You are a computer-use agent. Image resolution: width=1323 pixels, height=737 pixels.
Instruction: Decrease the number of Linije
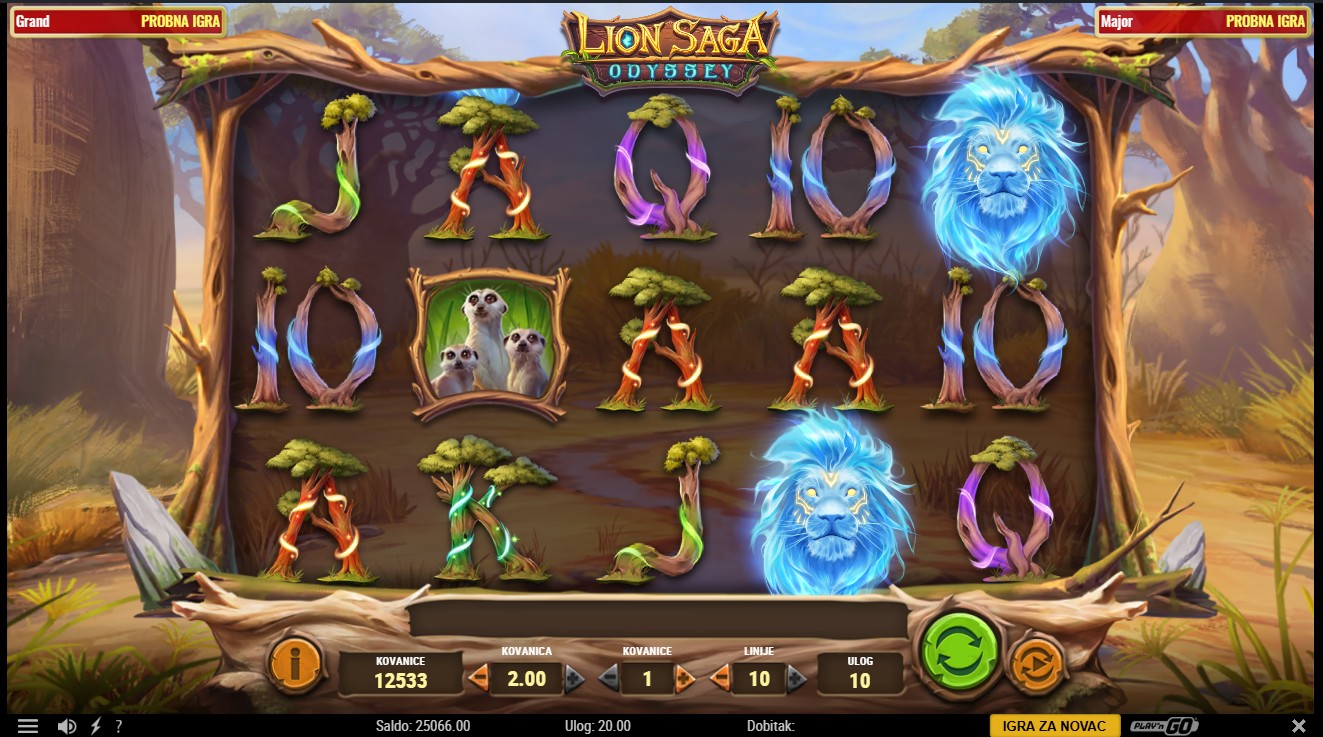(x=720, y=679)
